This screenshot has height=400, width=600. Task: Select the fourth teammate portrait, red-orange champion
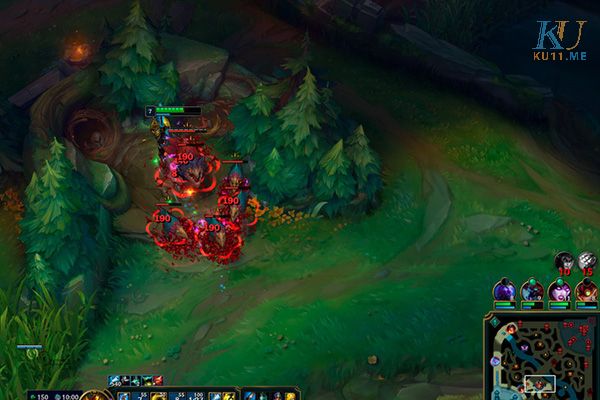point(586,291)
